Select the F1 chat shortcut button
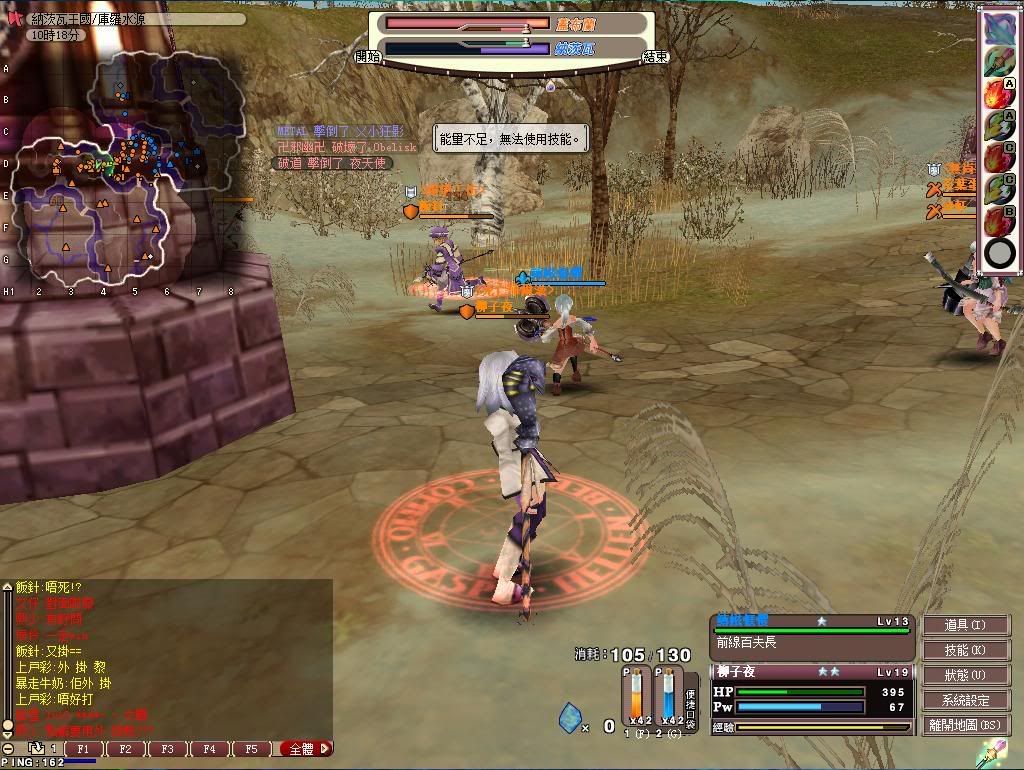 84,748
